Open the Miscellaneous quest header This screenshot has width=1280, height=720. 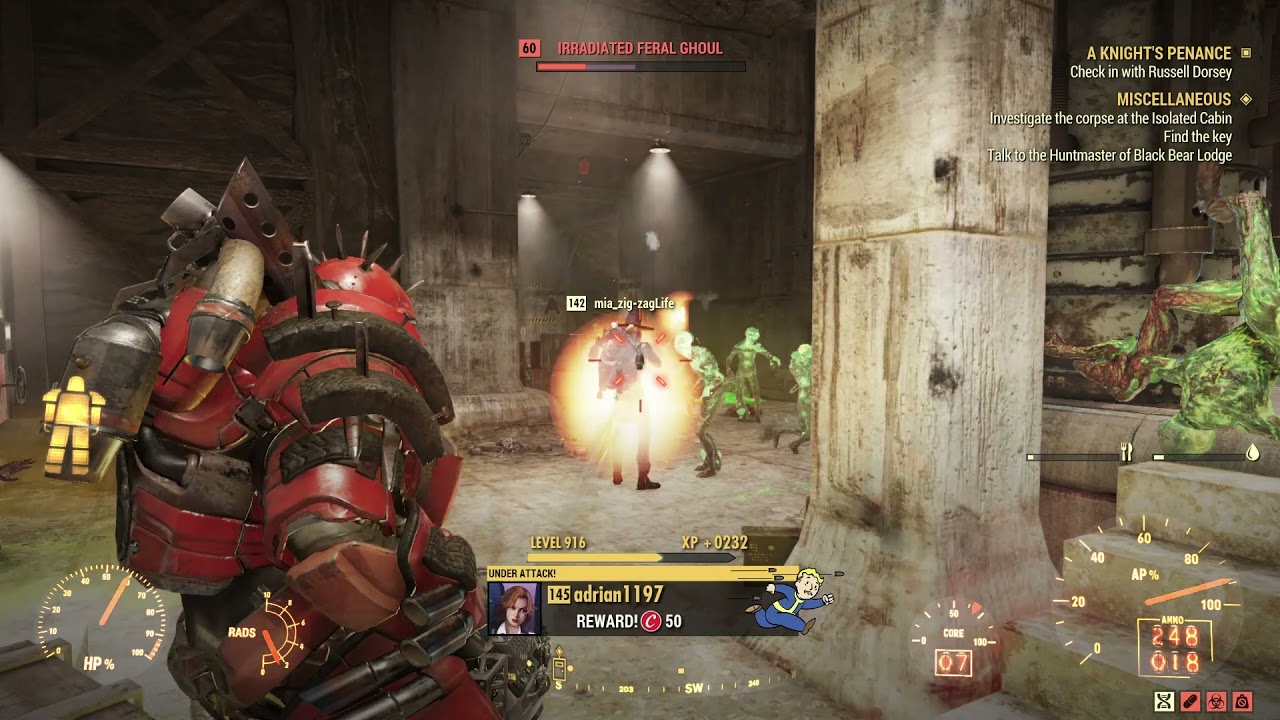(1174, 99)
